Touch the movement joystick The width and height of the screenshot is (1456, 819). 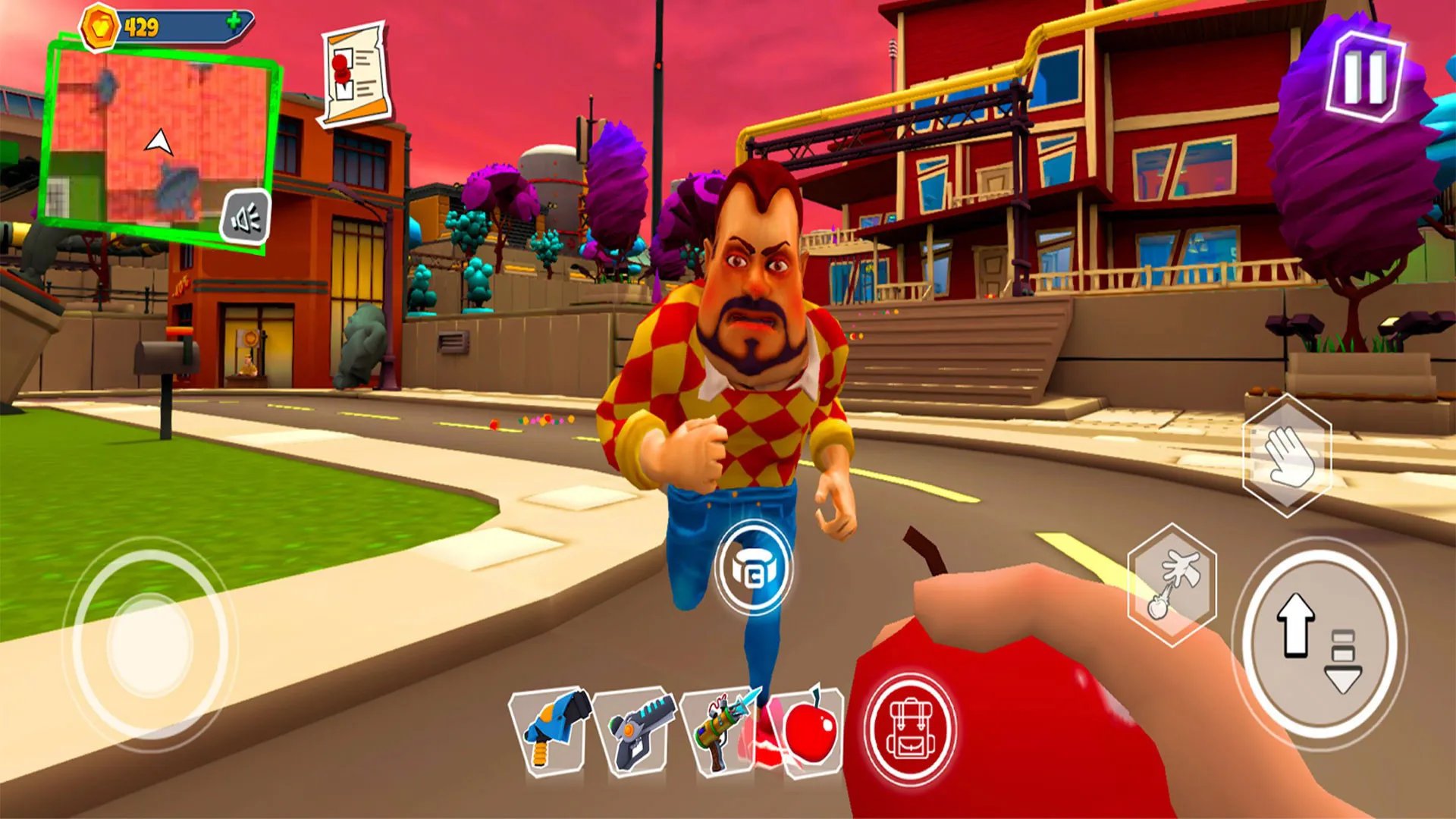tap(150, 645)
